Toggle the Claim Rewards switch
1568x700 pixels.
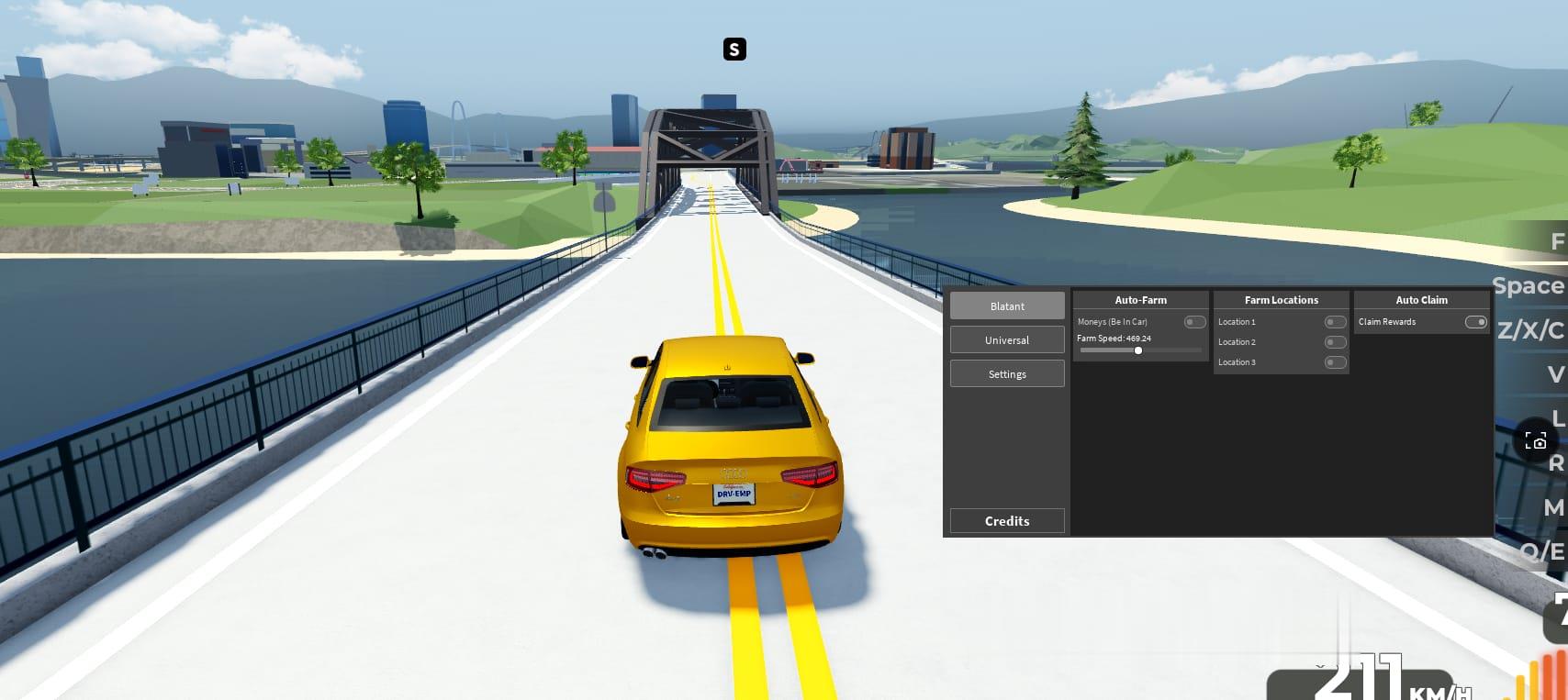coord(1475,322)
